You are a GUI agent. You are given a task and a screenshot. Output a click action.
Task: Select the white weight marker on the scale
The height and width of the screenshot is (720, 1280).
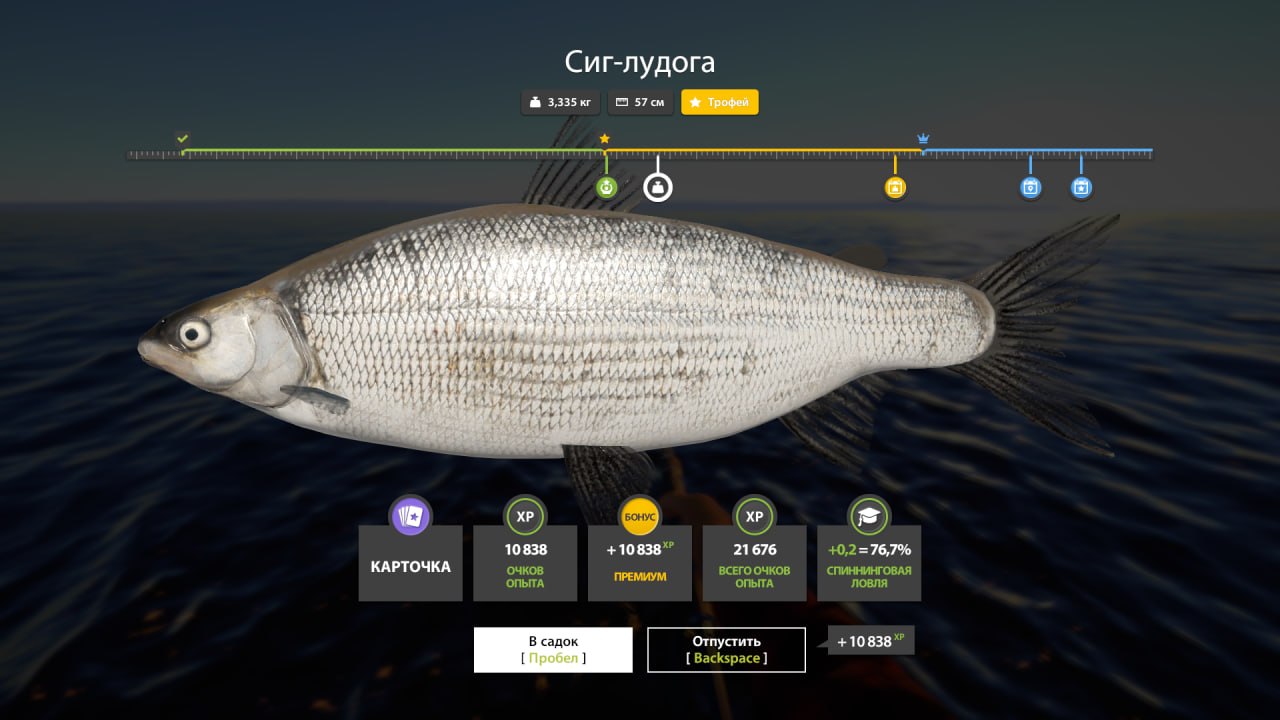coord(657,187)
